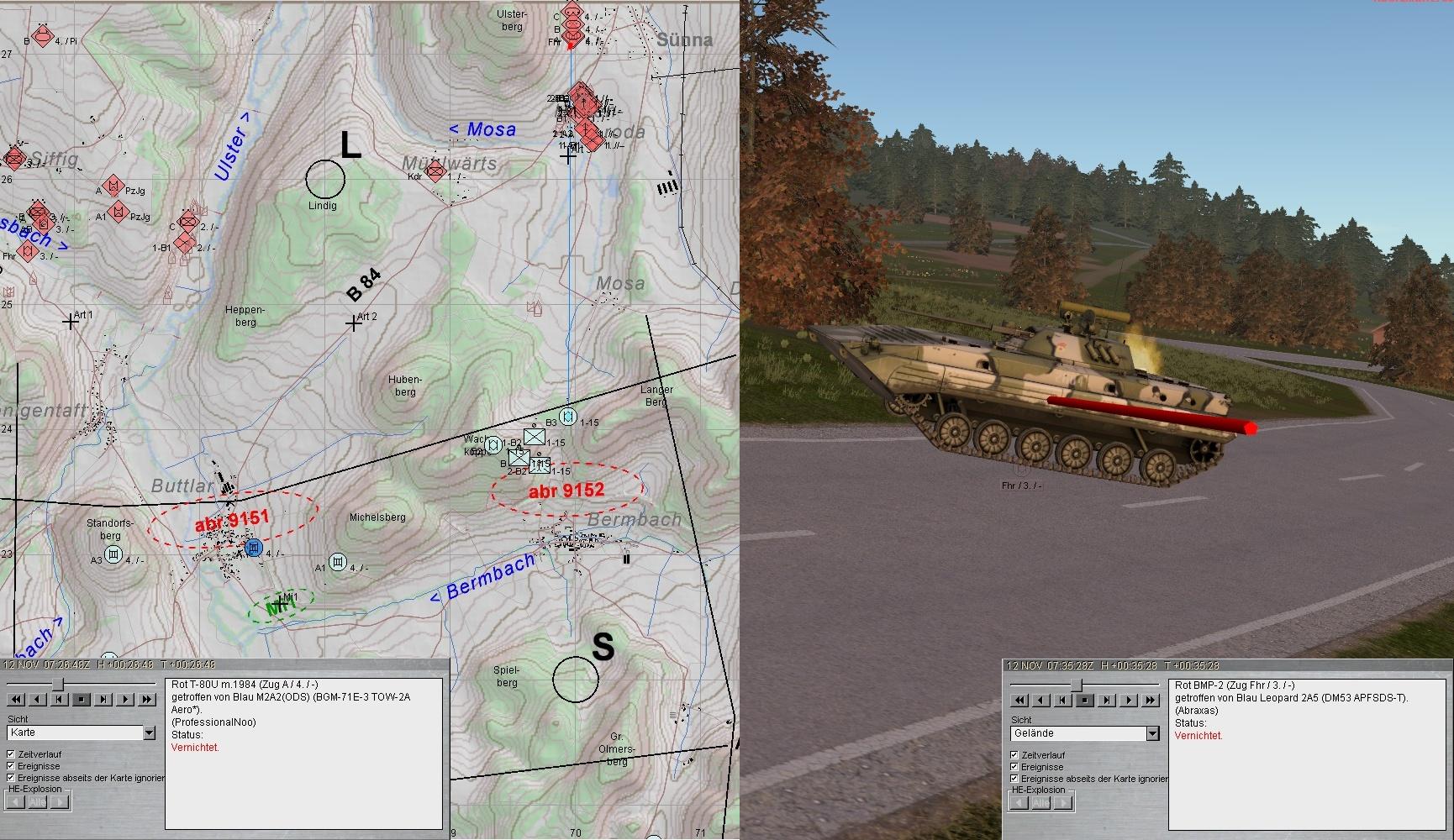Stop playback in the Gelände replay panel
1454x840 pixels.
(1085, 700)
